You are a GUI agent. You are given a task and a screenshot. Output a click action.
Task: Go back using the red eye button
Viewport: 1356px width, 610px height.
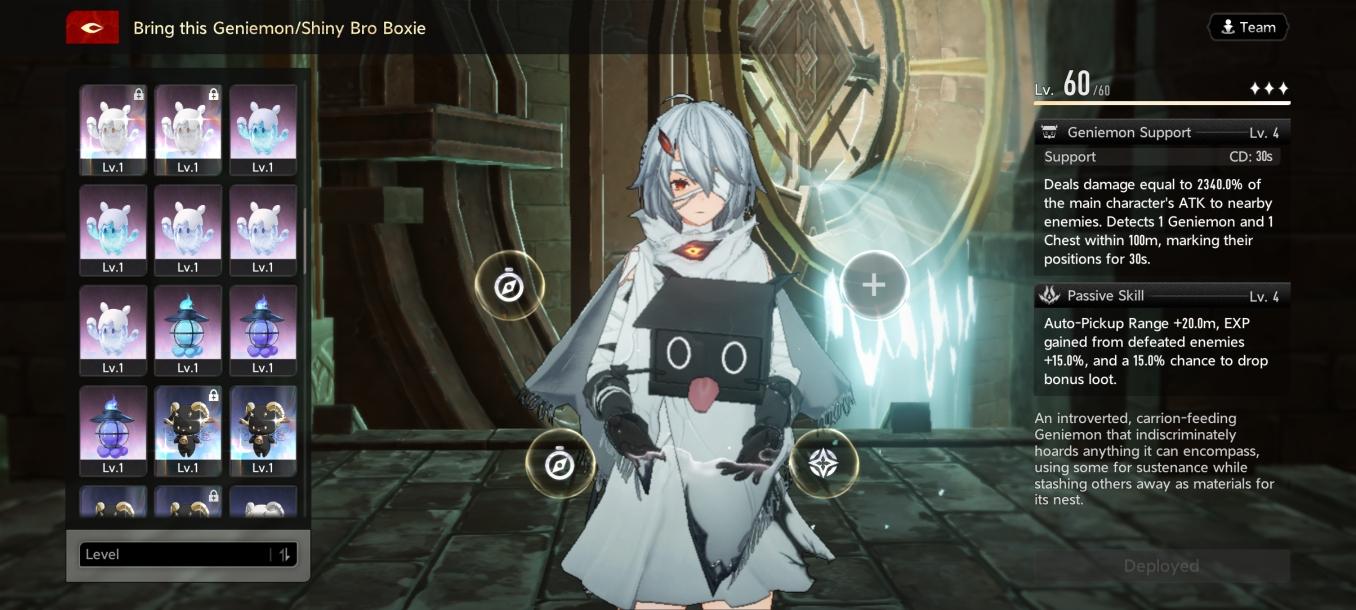click(x=92, y=28)
